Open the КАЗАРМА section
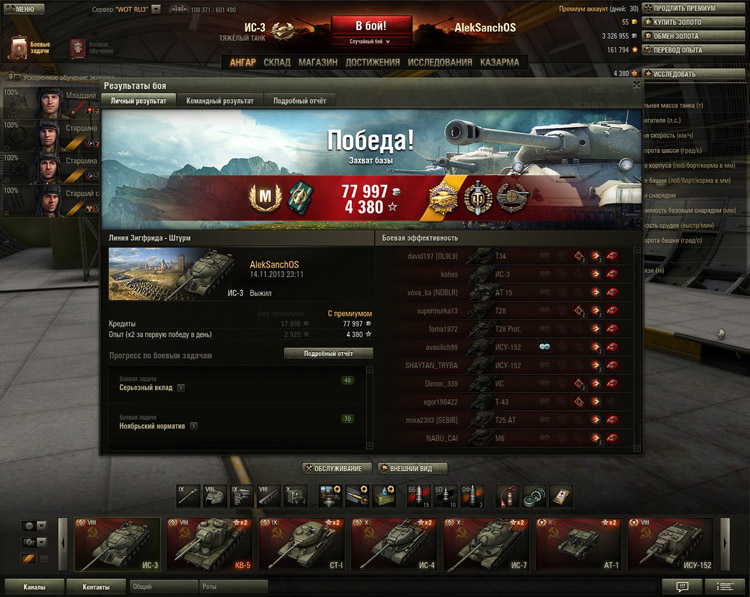750x597 pixels. (499, 62)
